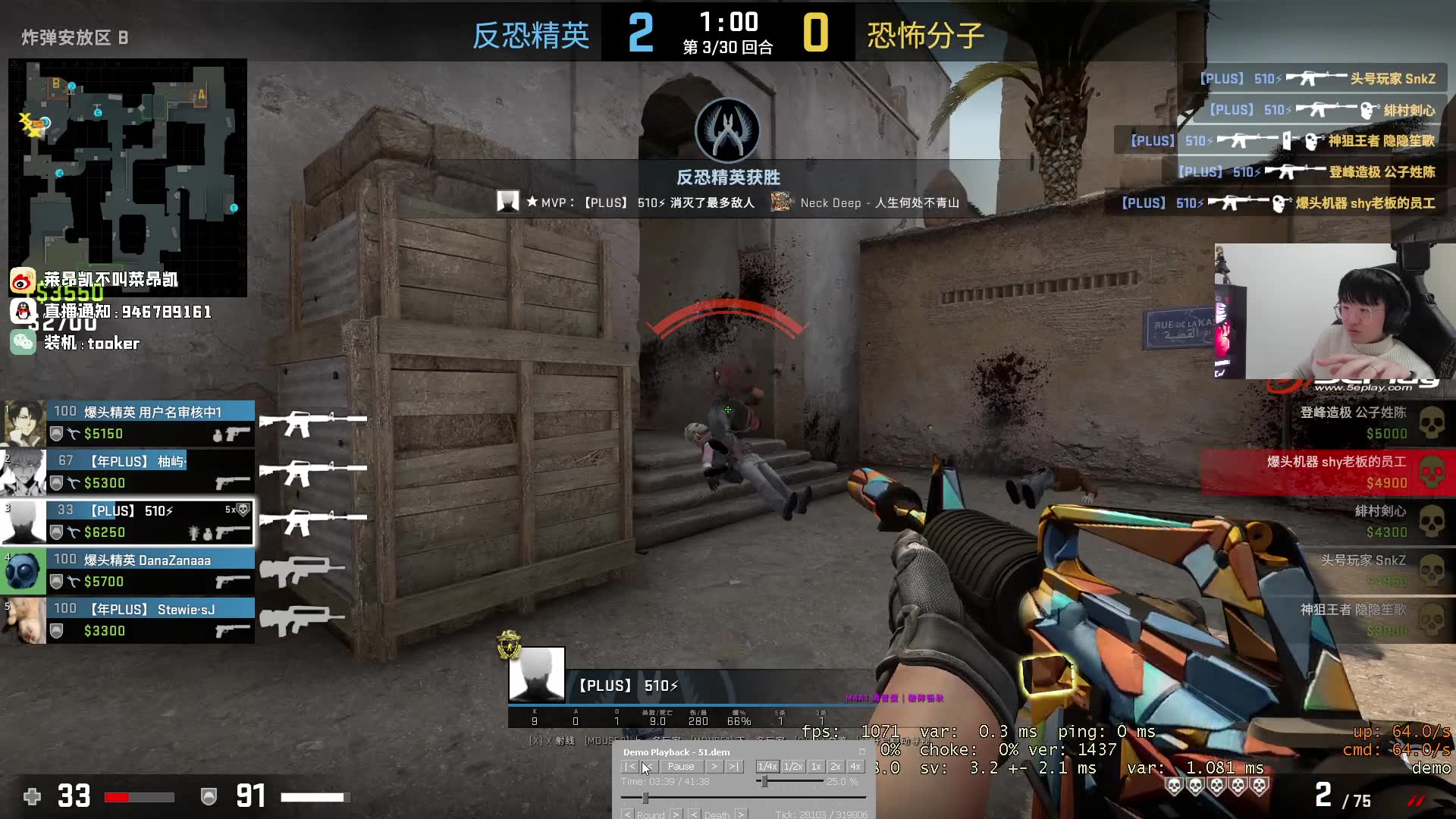
Task: Click the defuse kit icon on 510's row
Action: point(73,532)
